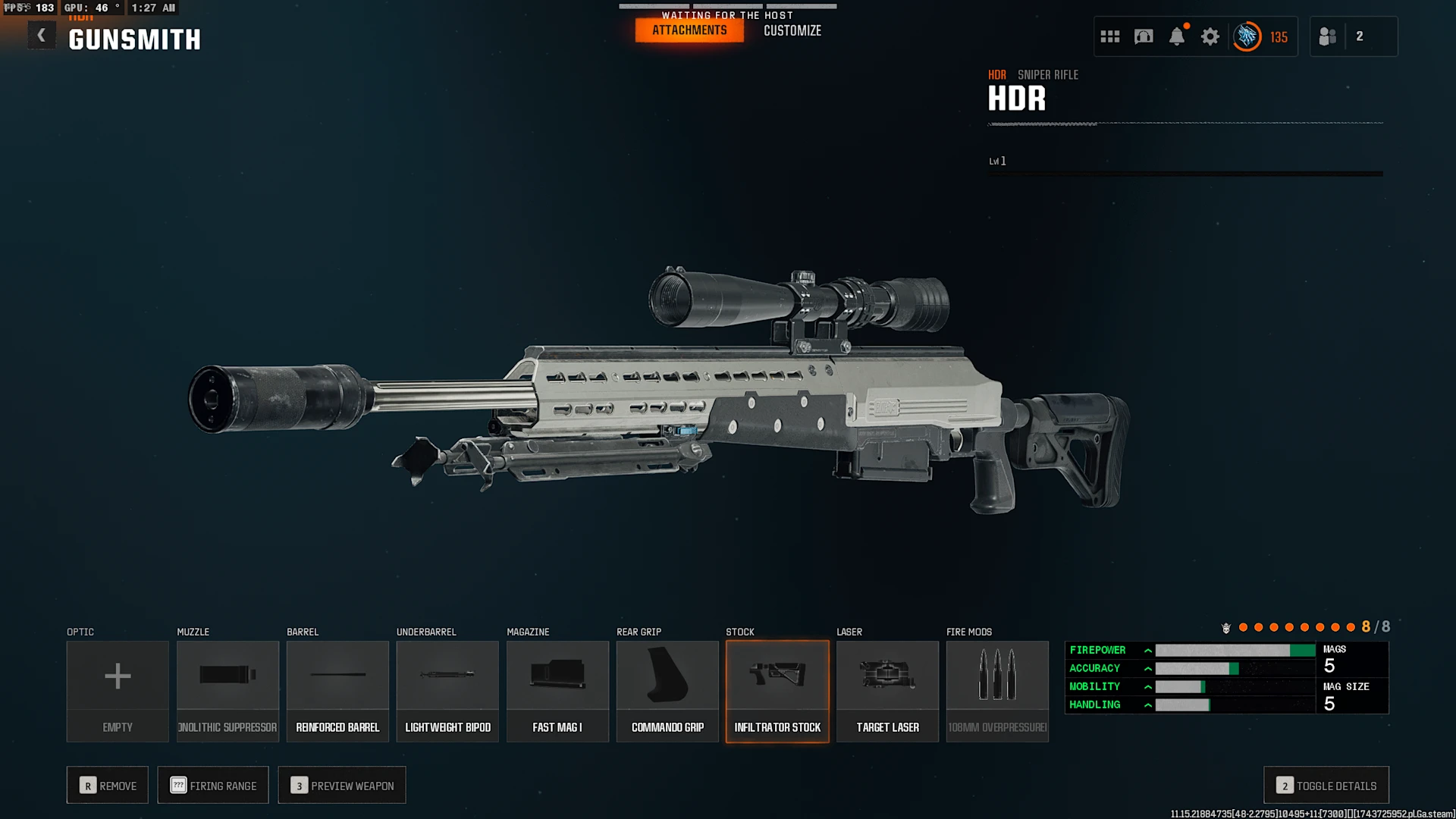Open the notifications bell
This screenshot has width=1456, height=819.
1178,36
